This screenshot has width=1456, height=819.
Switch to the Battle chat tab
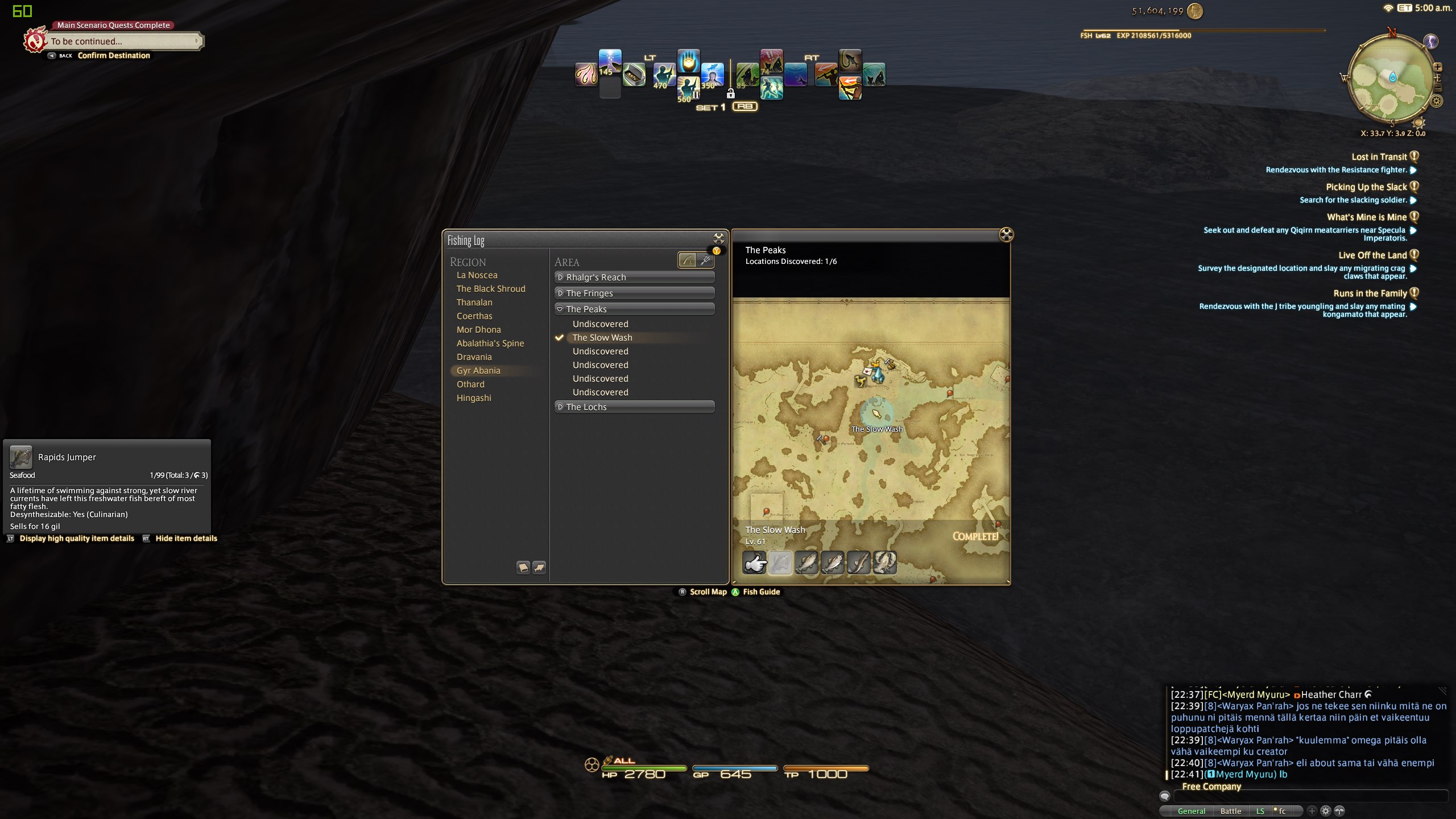tap(1230, 811)
